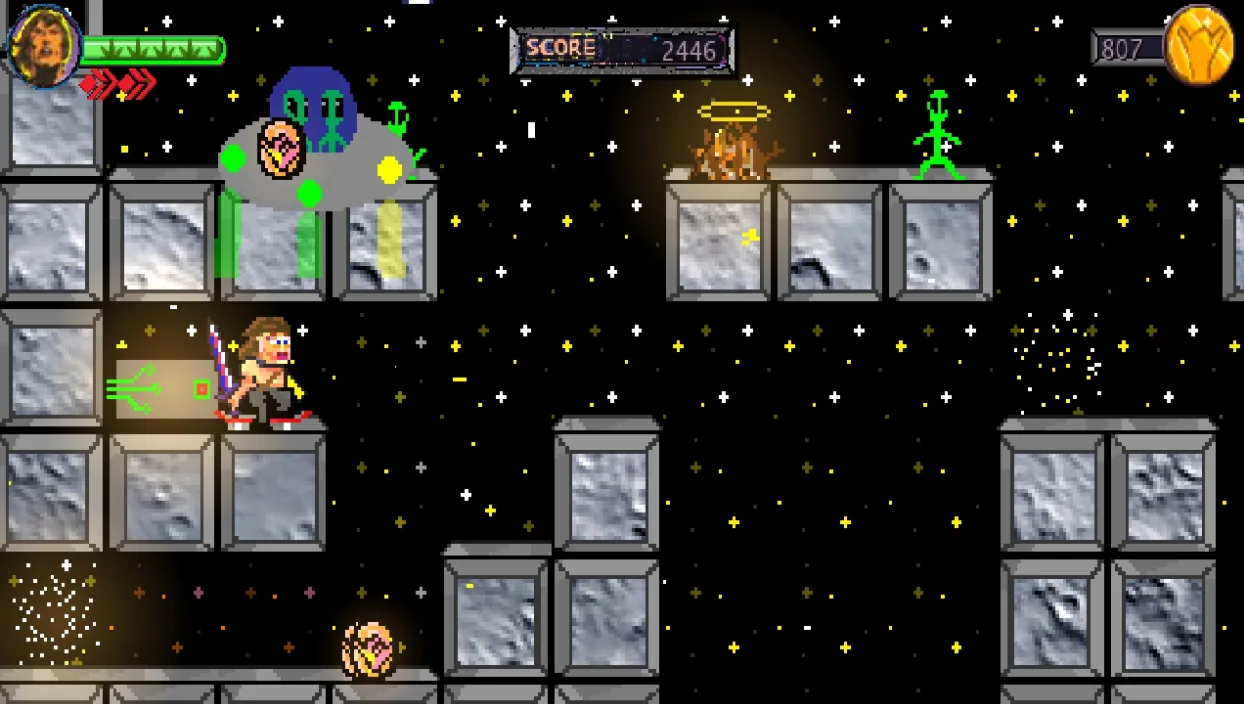
Task: Click the gold coin currency icon
Action: click(1201, 45)
